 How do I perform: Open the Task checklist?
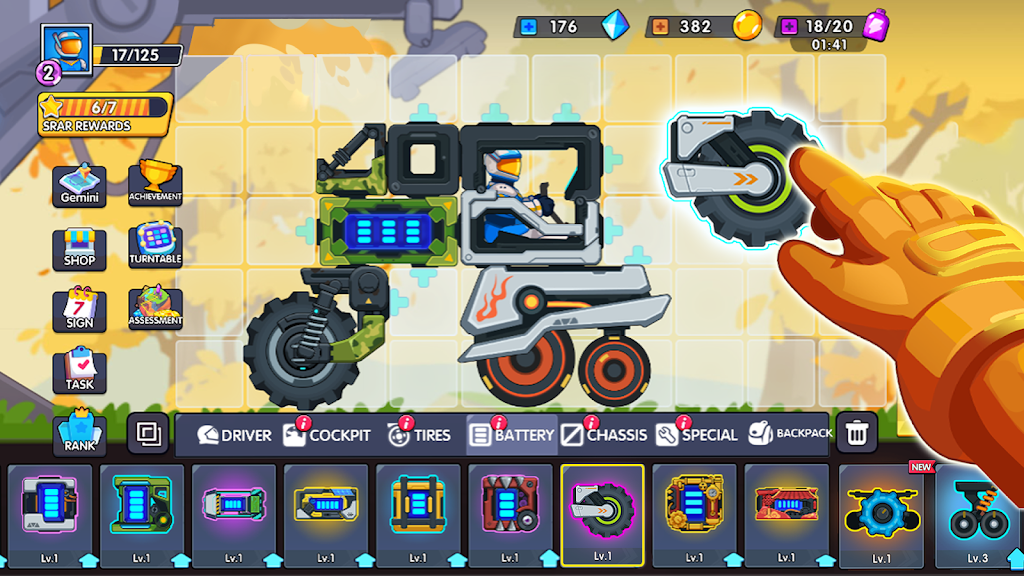[x=80, y=370]
